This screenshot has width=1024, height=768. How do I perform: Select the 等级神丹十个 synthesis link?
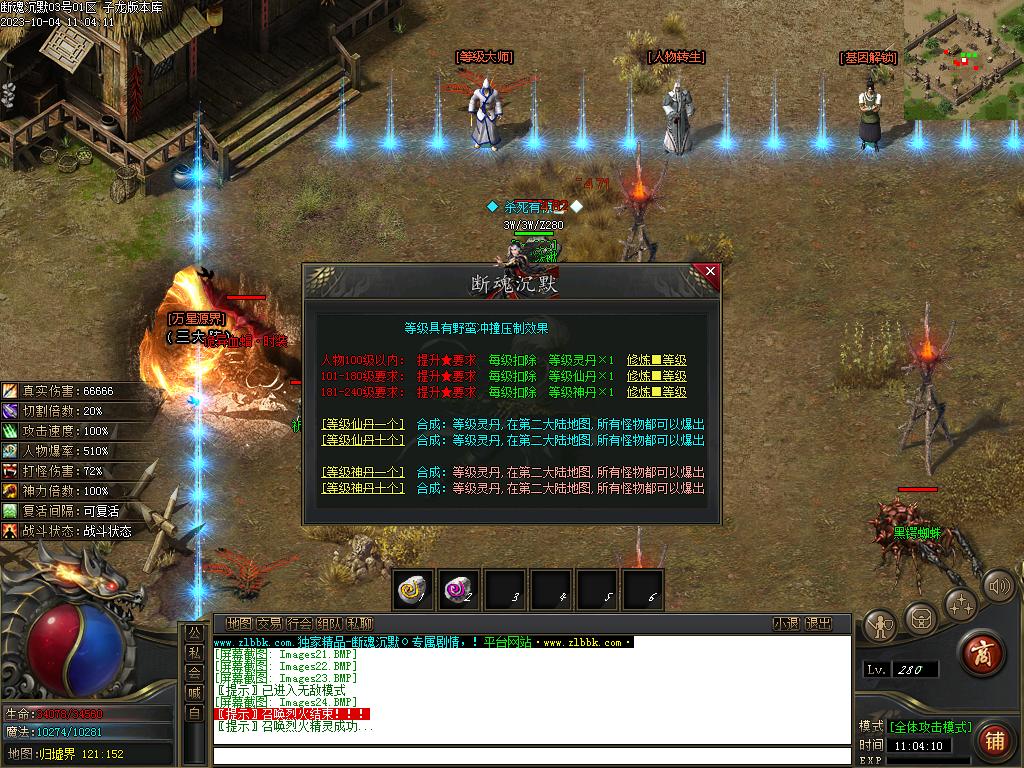tap(363, 488)
